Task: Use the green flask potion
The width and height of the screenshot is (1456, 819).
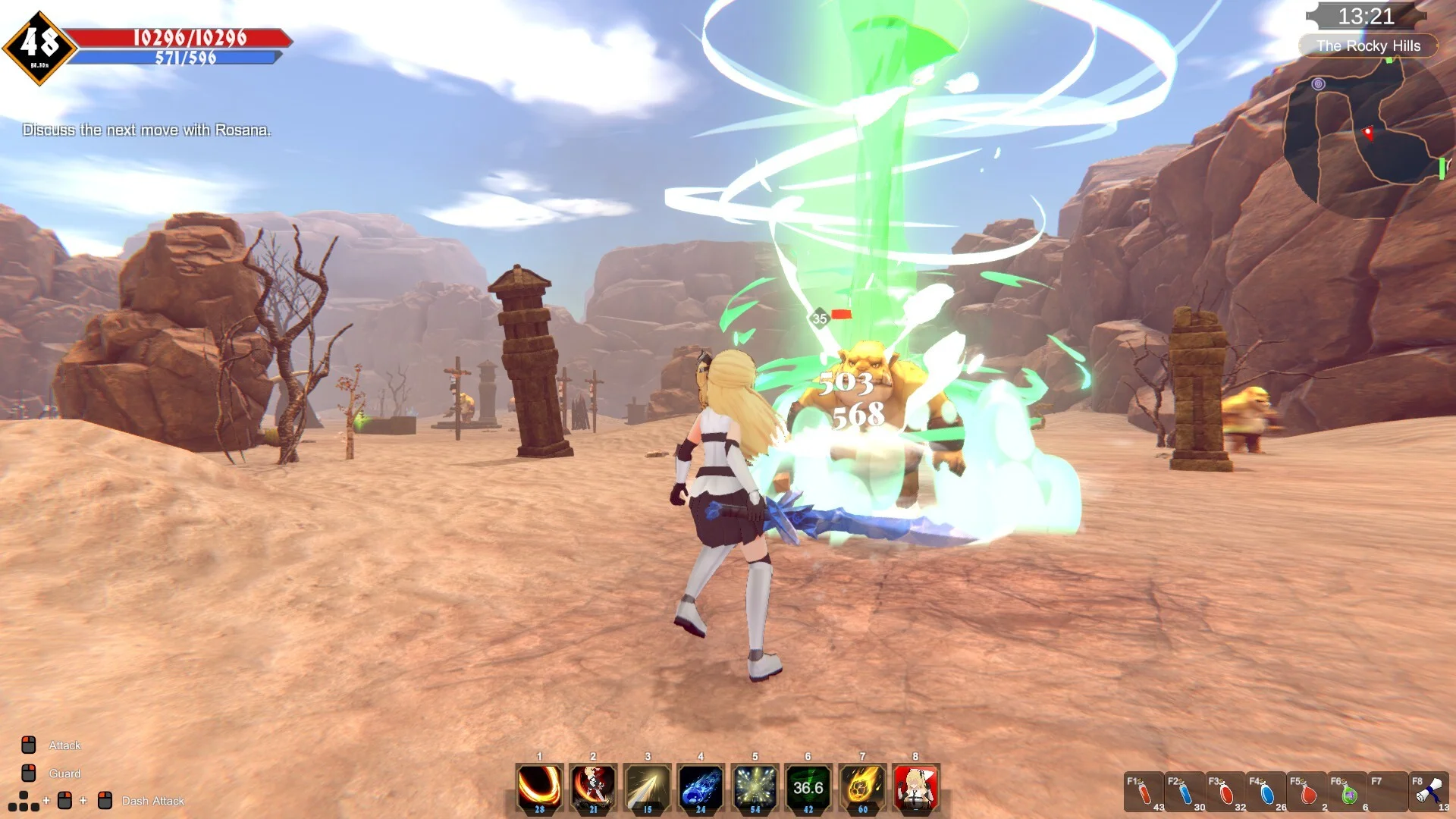Action: tap(1348, 793)
